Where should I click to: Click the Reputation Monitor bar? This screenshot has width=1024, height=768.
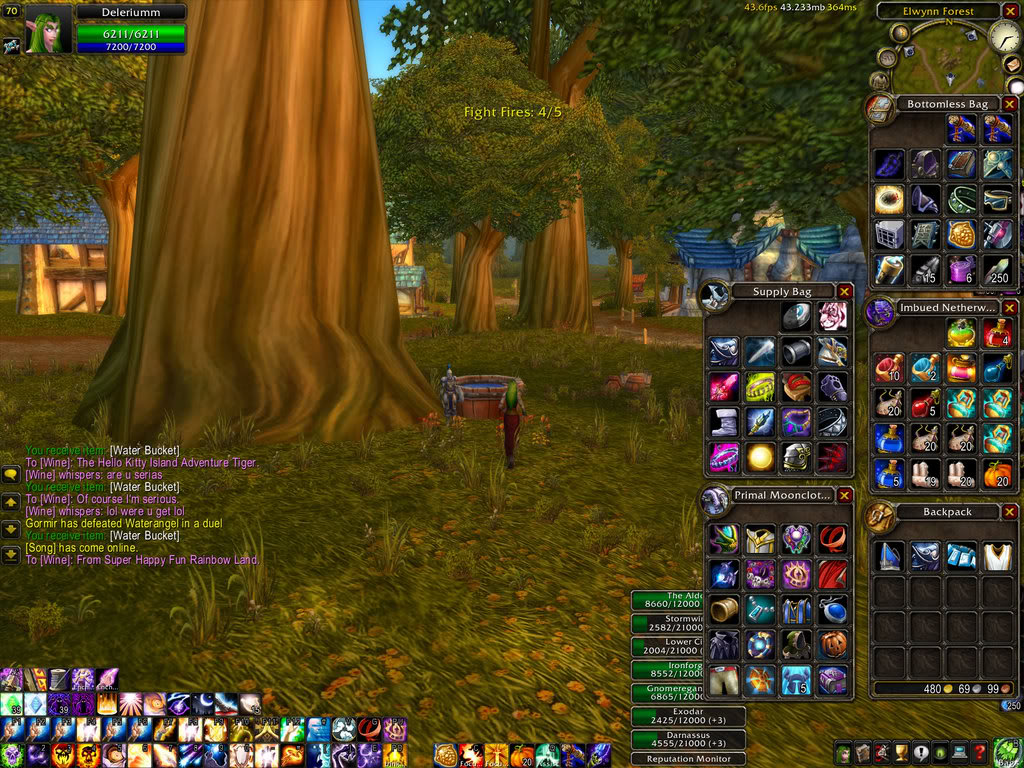[x=689, y=759]
